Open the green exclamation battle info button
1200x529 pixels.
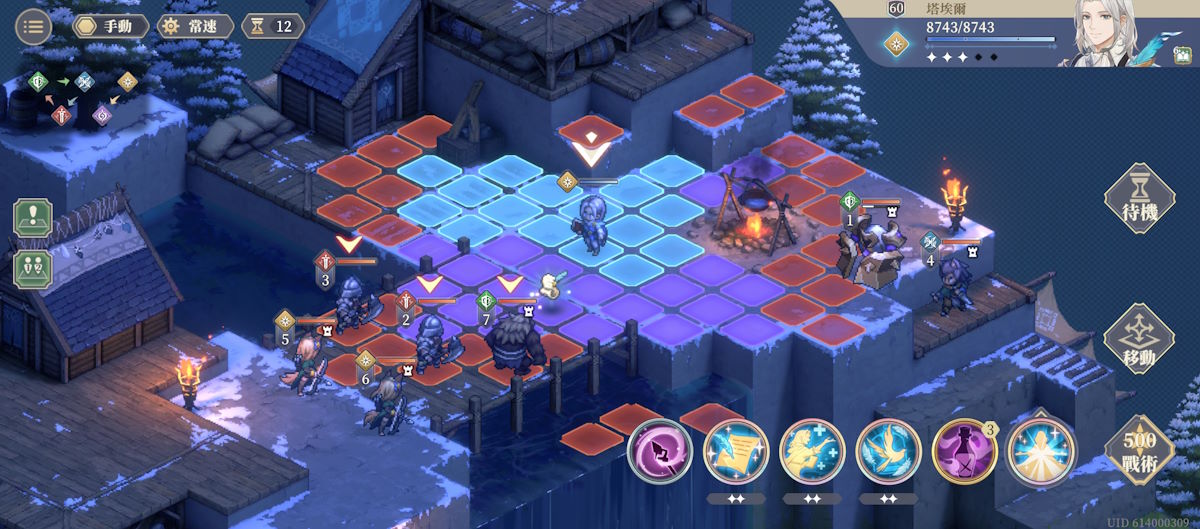(32, 218)
